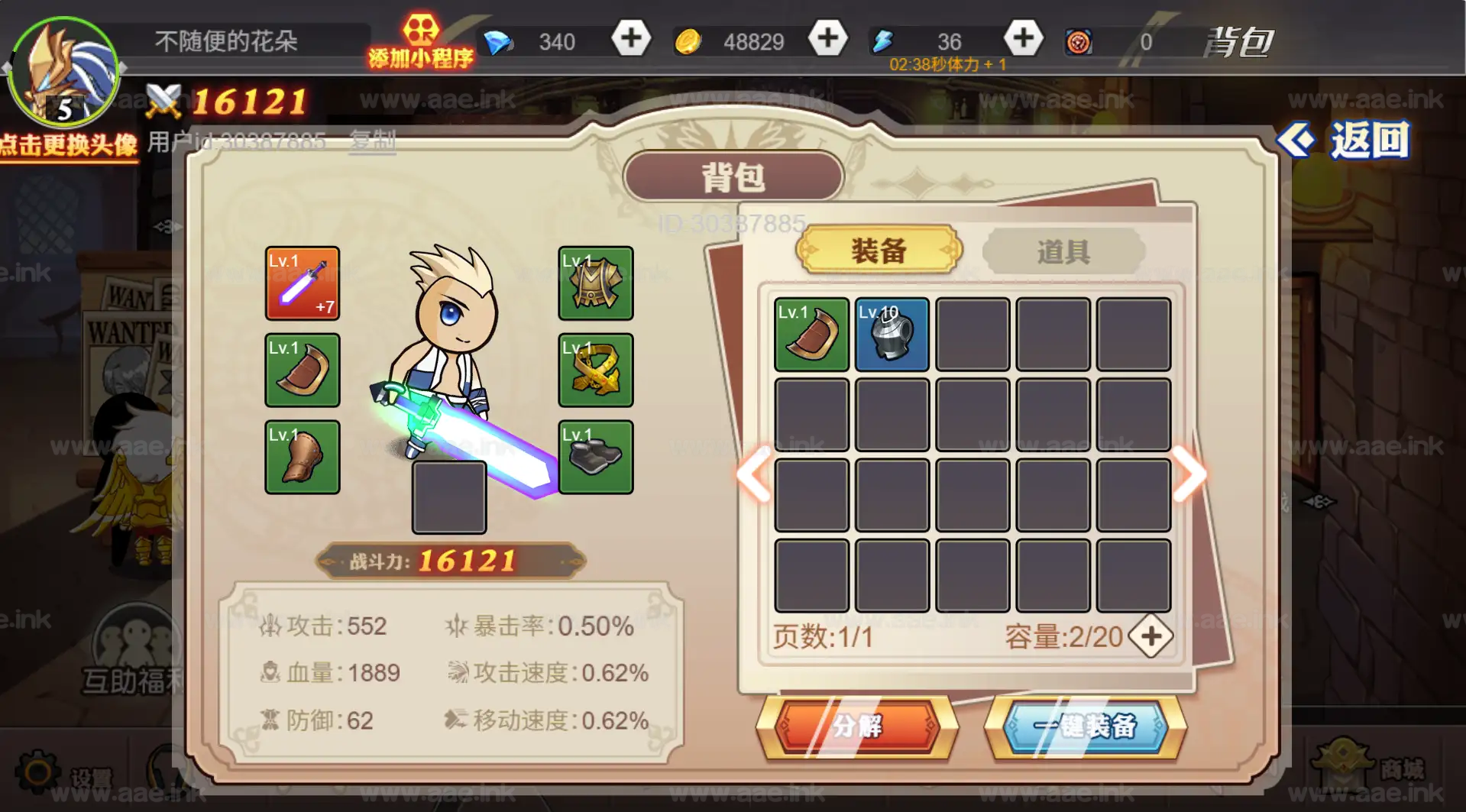This screenshot has width=1466, height=812.
Task: Click the stamina countdown bar 02:38秒体力+1
Action: point(947,64)
